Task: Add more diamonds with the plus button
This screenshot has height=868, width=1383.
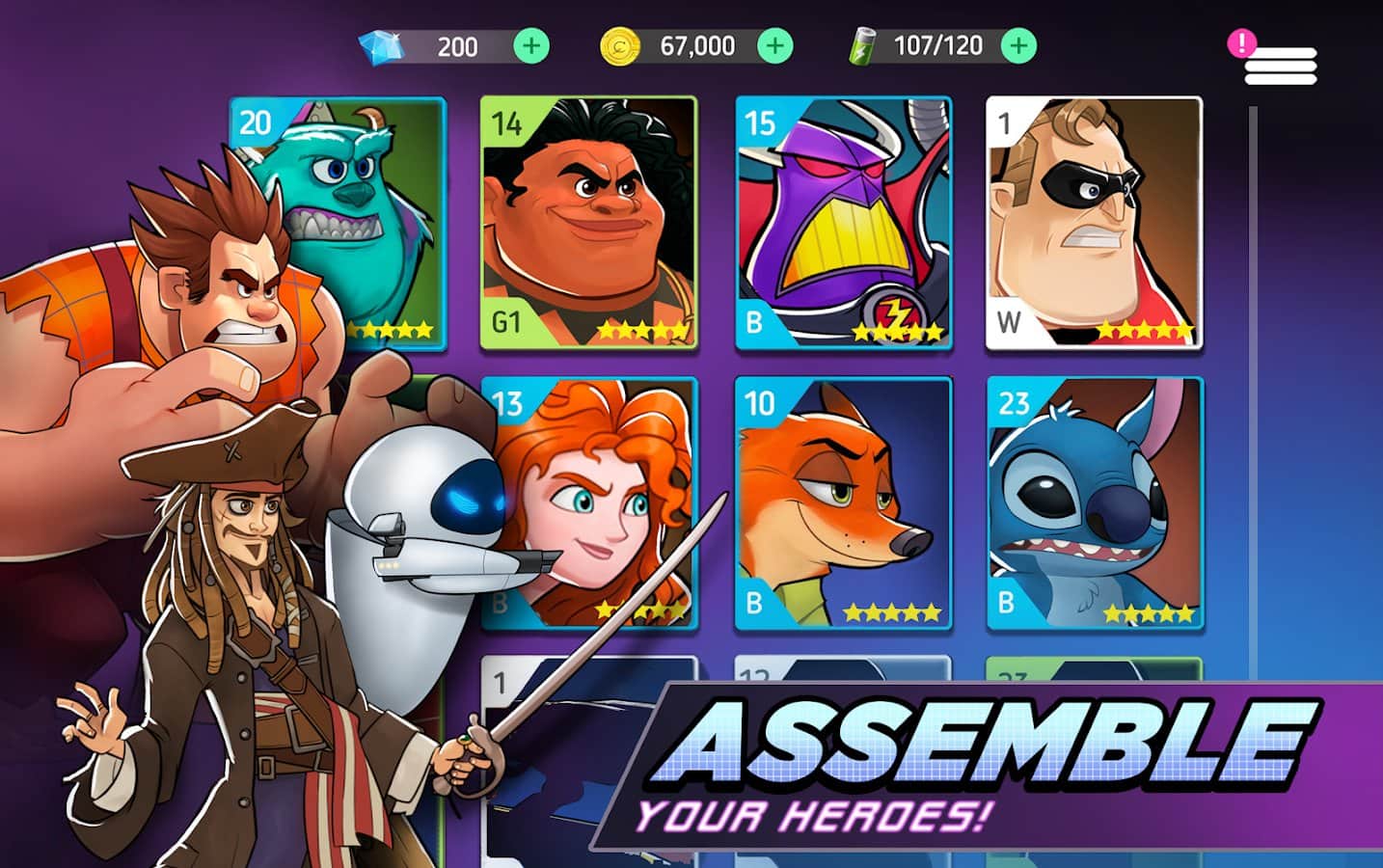Action: (x=531, y=45)
